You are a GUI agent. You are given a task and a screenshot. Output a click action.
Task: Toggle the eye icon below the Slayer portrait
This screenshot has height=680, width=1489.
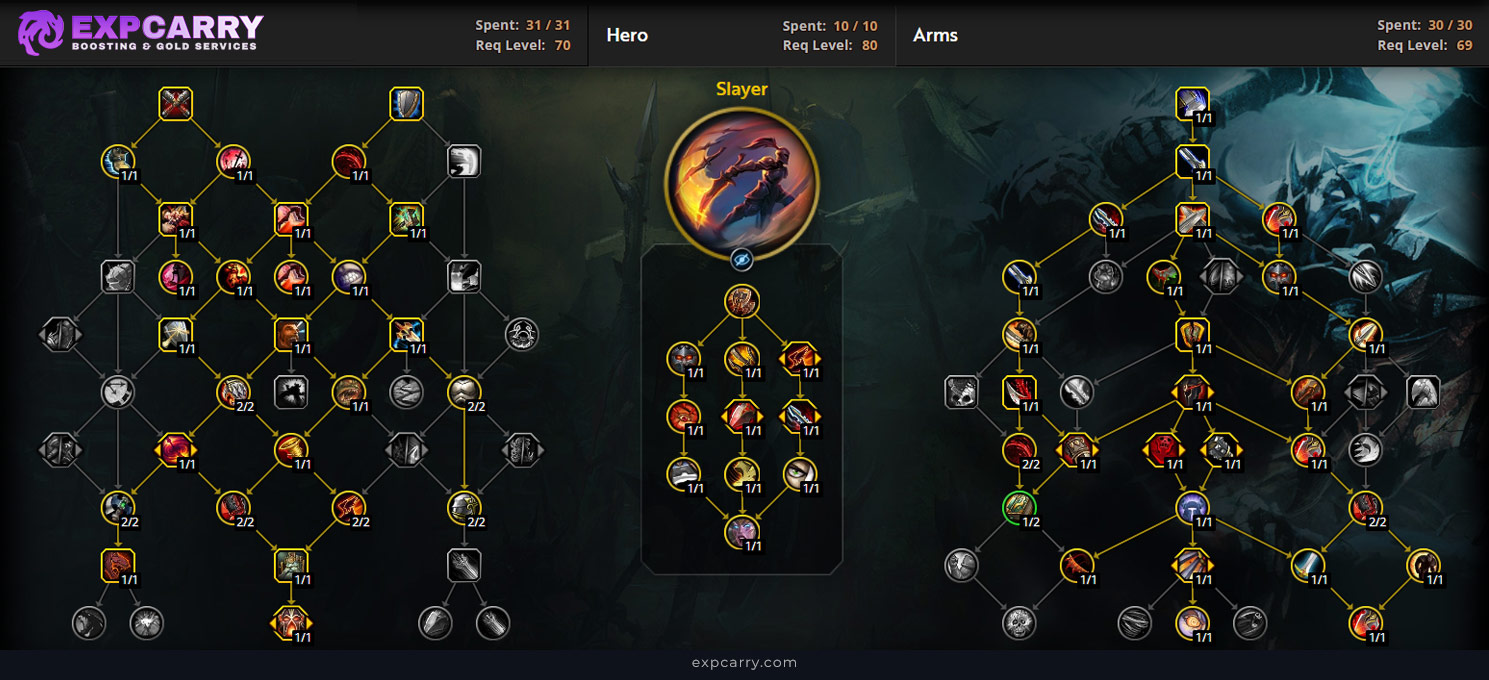tap(741, 260)
